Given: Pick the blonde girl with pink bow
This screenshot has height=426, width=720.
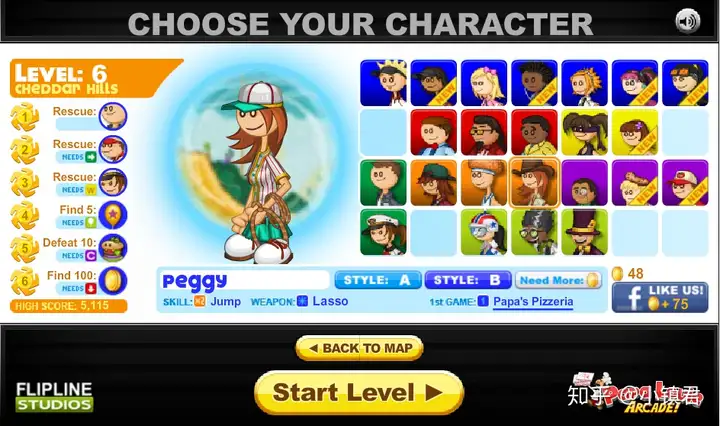Looking at the screenshot, I should point(484,84).
